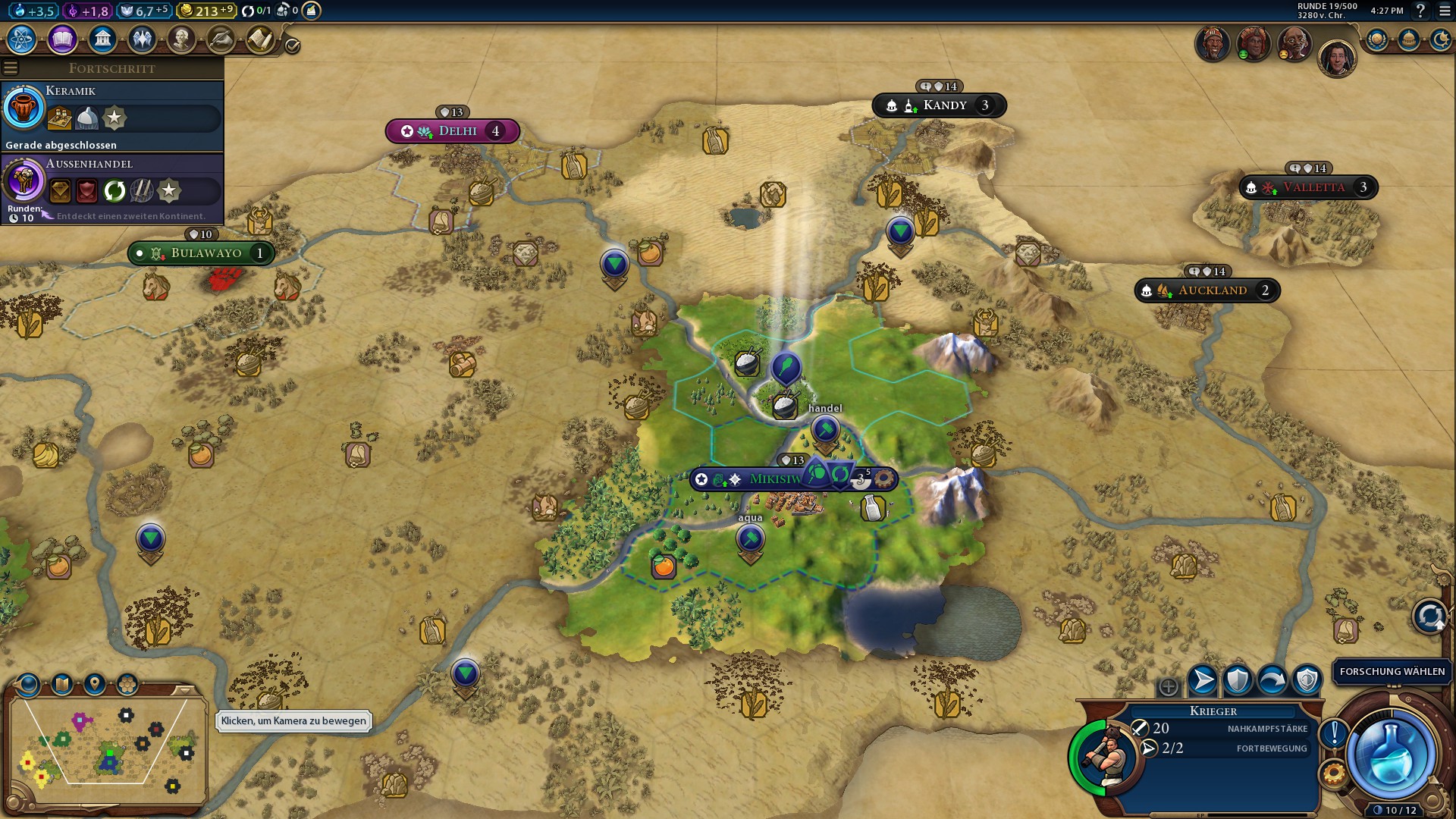The height and width of the screenshot is (819, 1456).
Task: Open the technology tree atom icon
Action: coord(22,39)
